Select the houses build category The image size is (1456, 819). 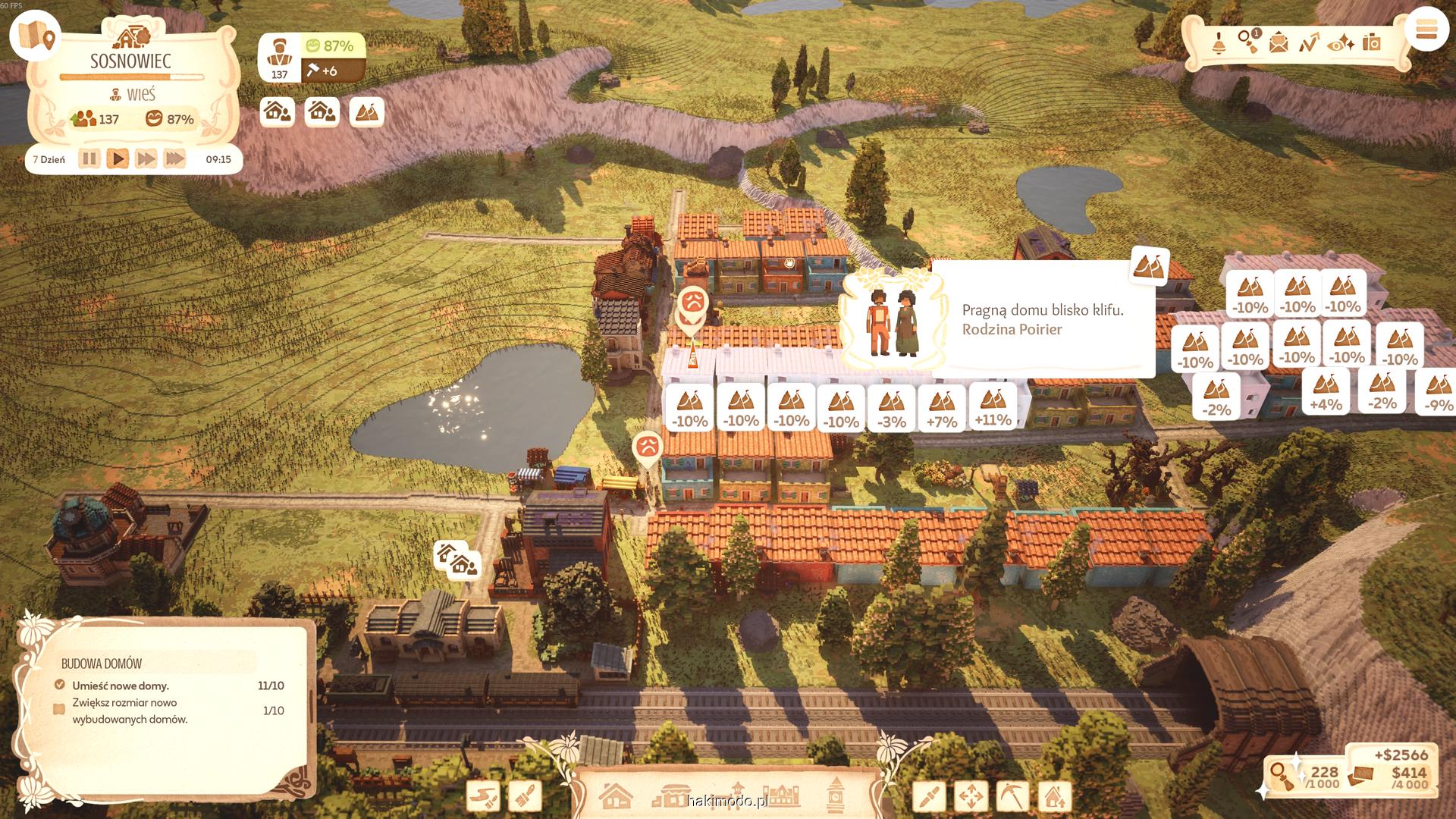pos(615,796)
